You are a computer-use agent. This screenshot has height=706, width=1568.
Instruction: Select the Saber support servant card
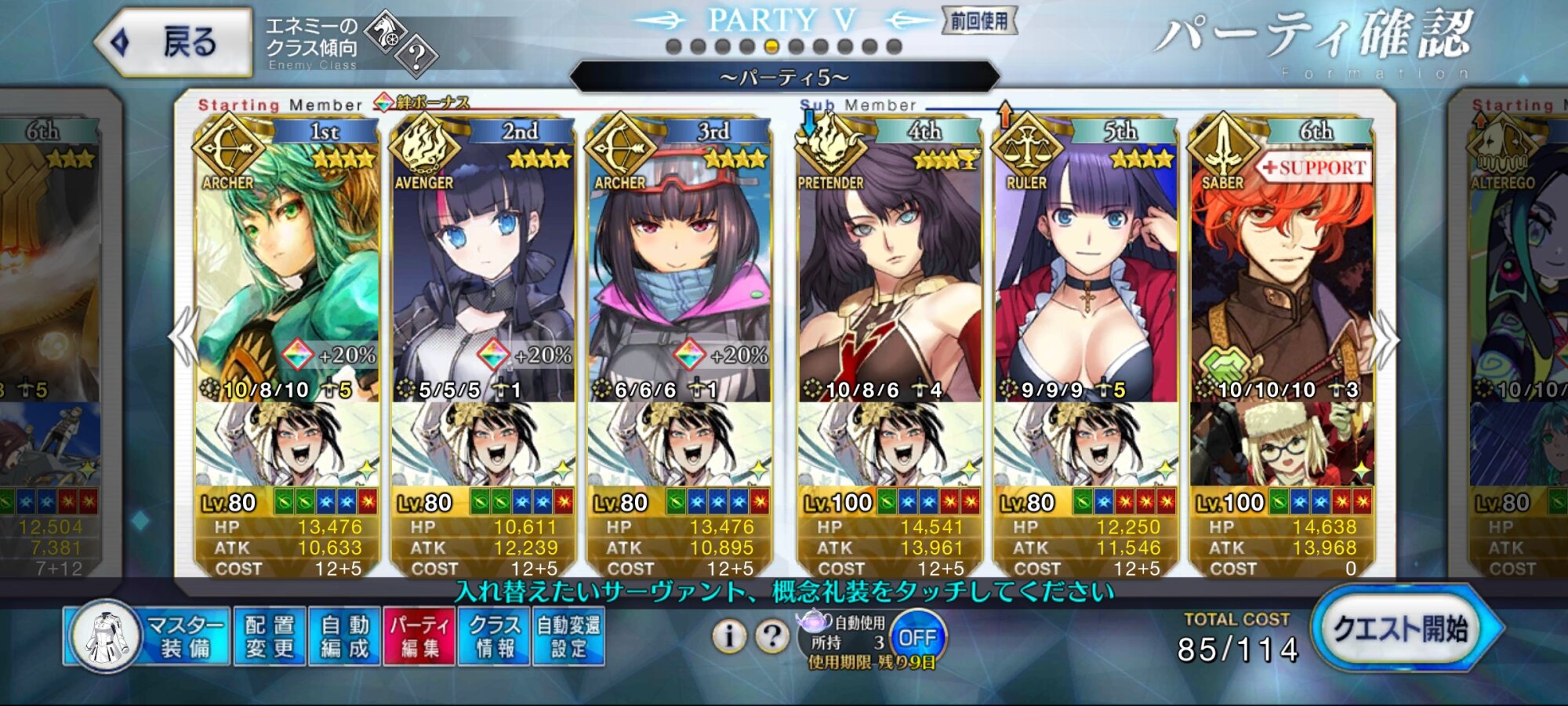click(1281, 267)
